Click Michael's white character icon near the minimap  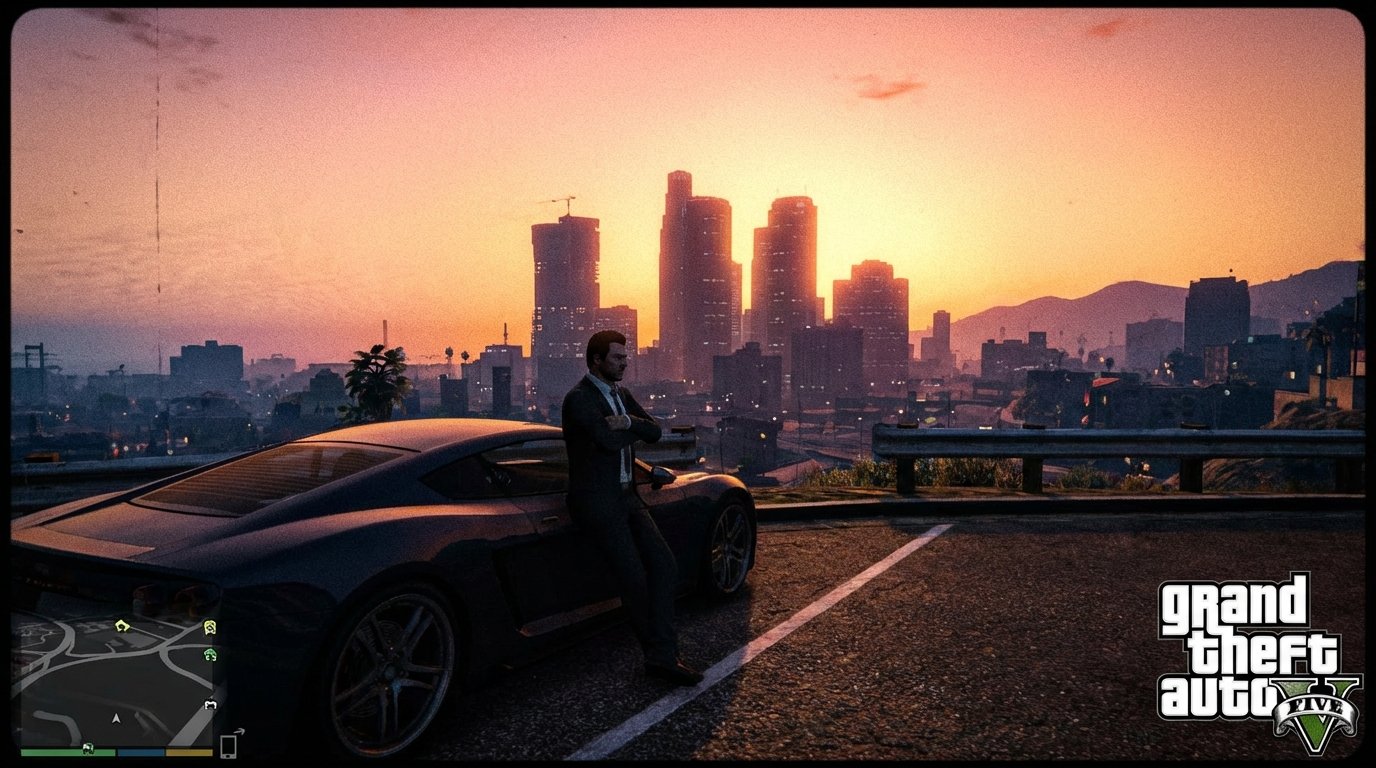[x=209, y=704]
